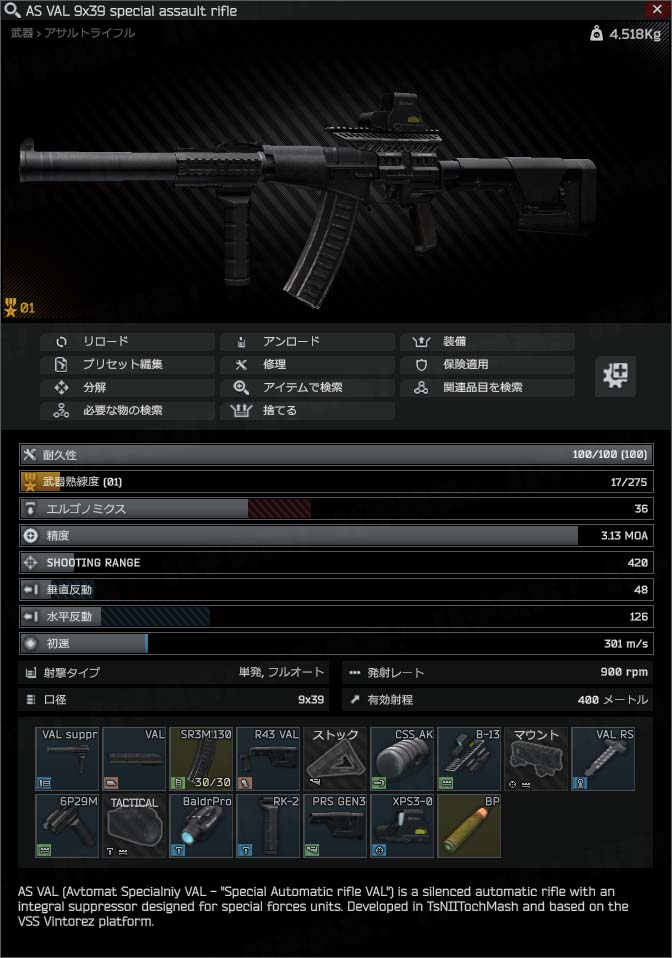This screenshot has height=958, width=672.
Task: Open the ストック stock slot
Action: (x=335, y=758)
